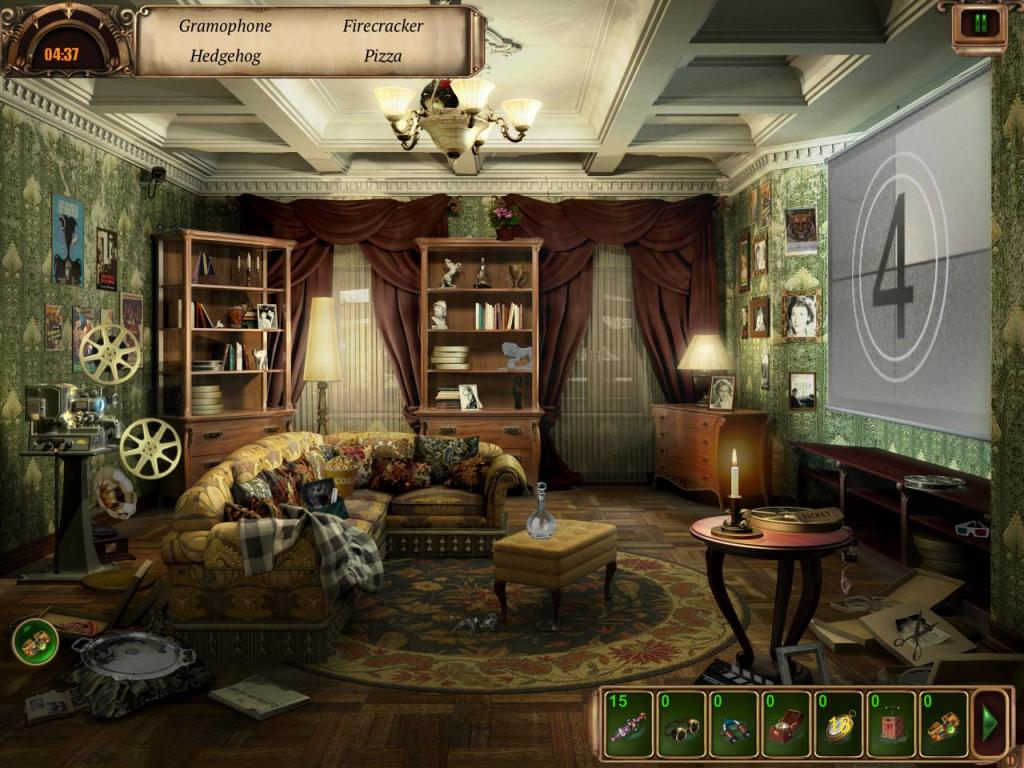
Task: Show more tools with the green arrow
Action: point(990,723)
